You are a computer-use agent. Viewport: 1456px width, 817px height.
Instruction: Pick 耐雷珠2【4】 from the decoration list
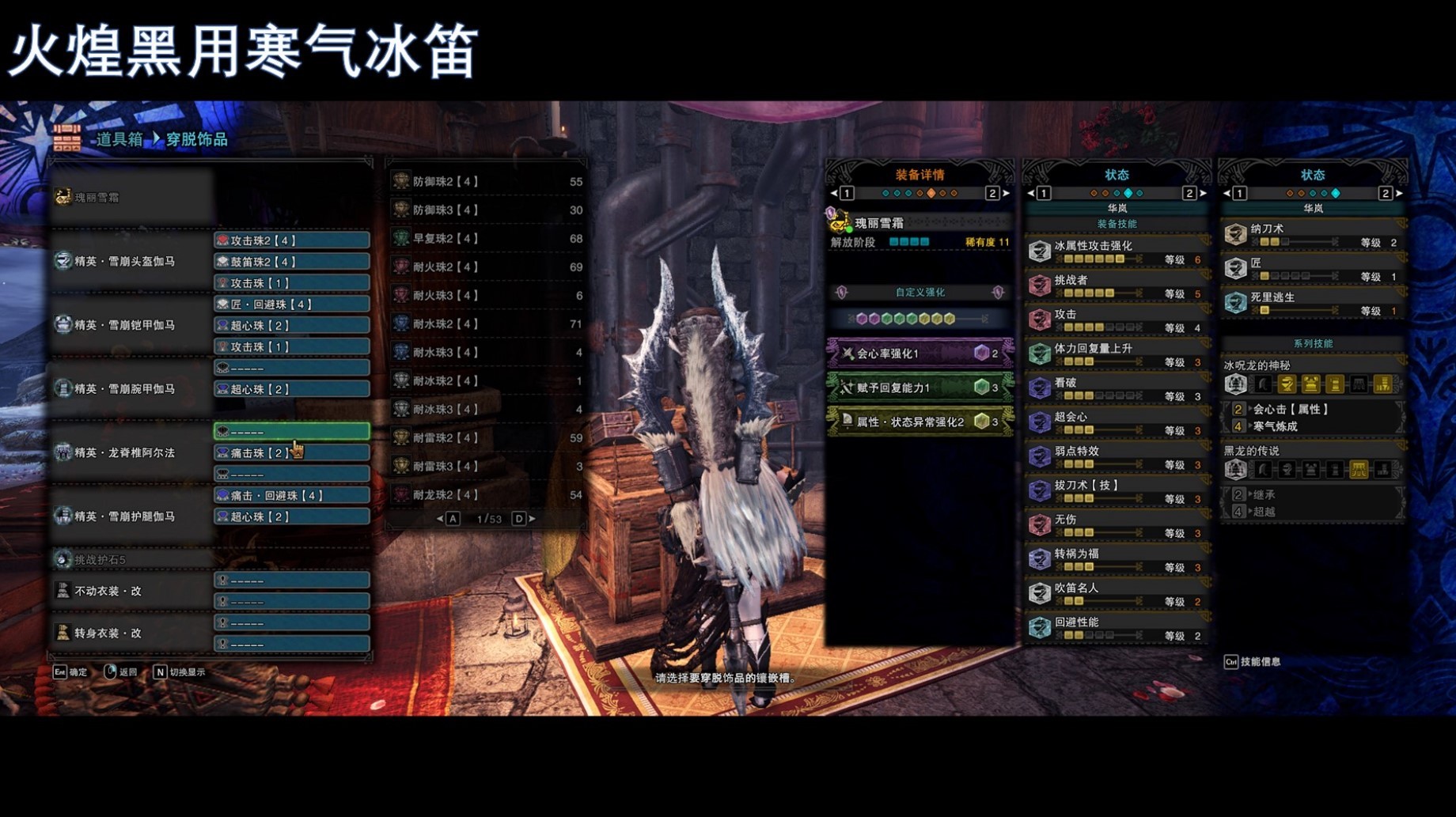point(487,438)
